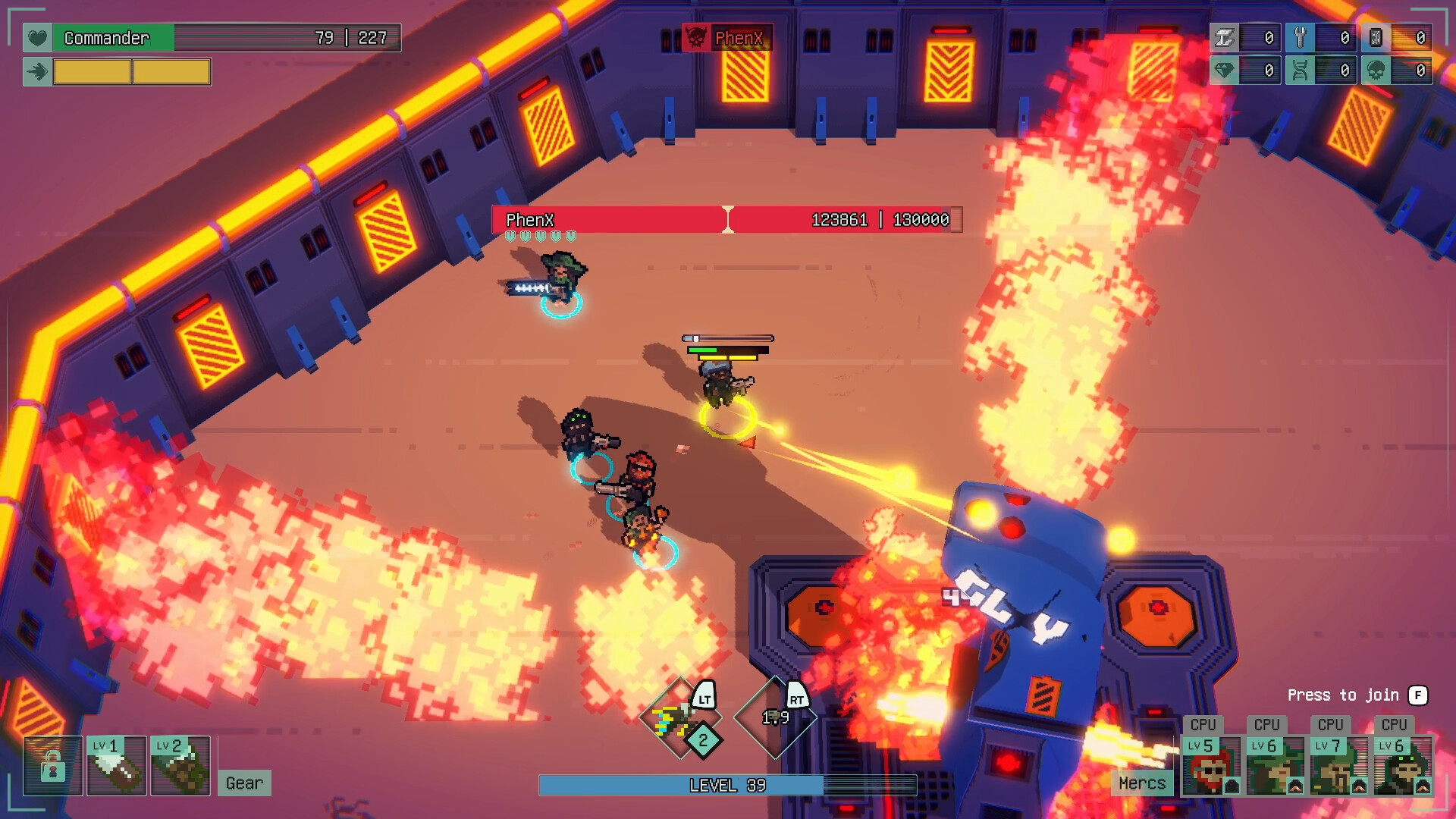
Task: Click the gem resource counter icon
Action: coord(1224,71)
